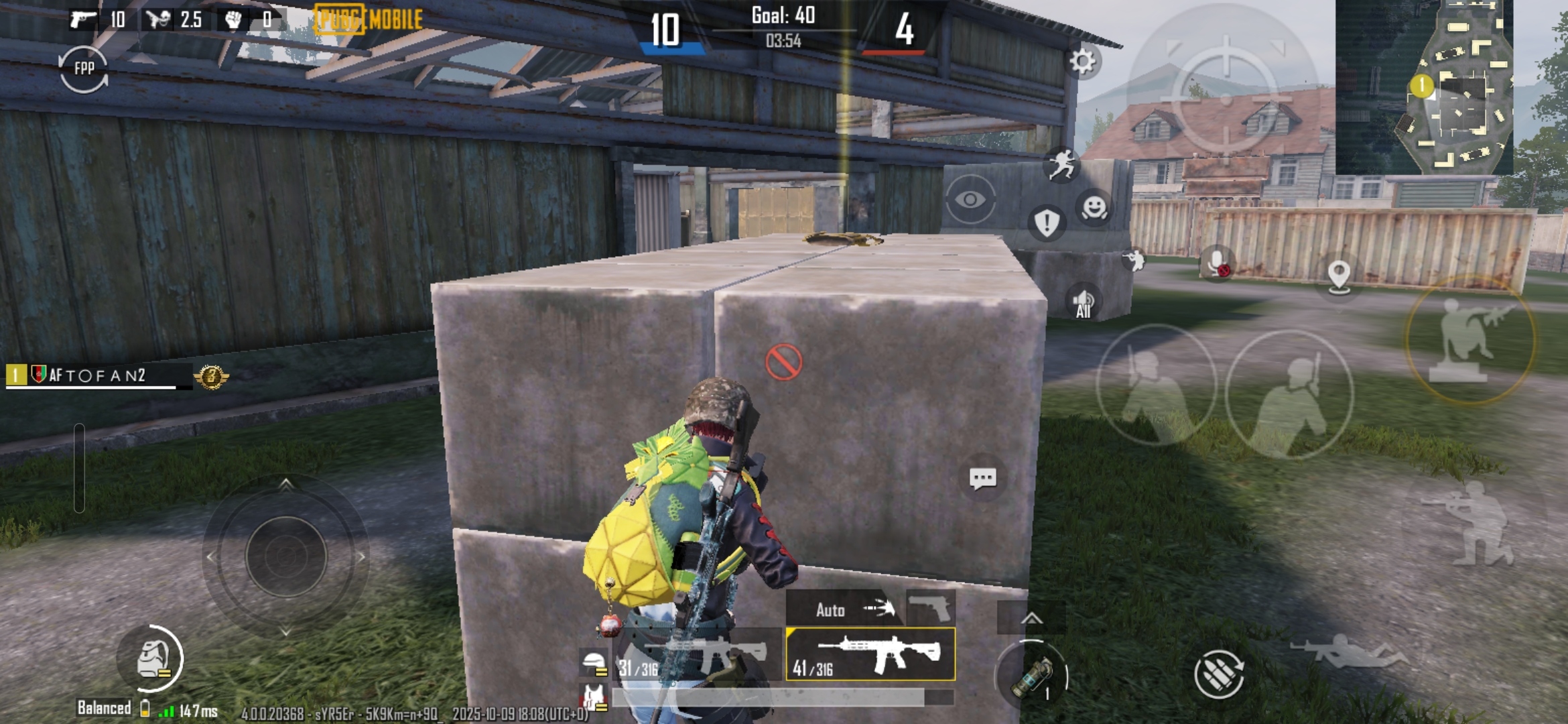Open the quick chat speech bubble
The image size is (1568, 724).
pyautogui.click(x=982, y=479)
